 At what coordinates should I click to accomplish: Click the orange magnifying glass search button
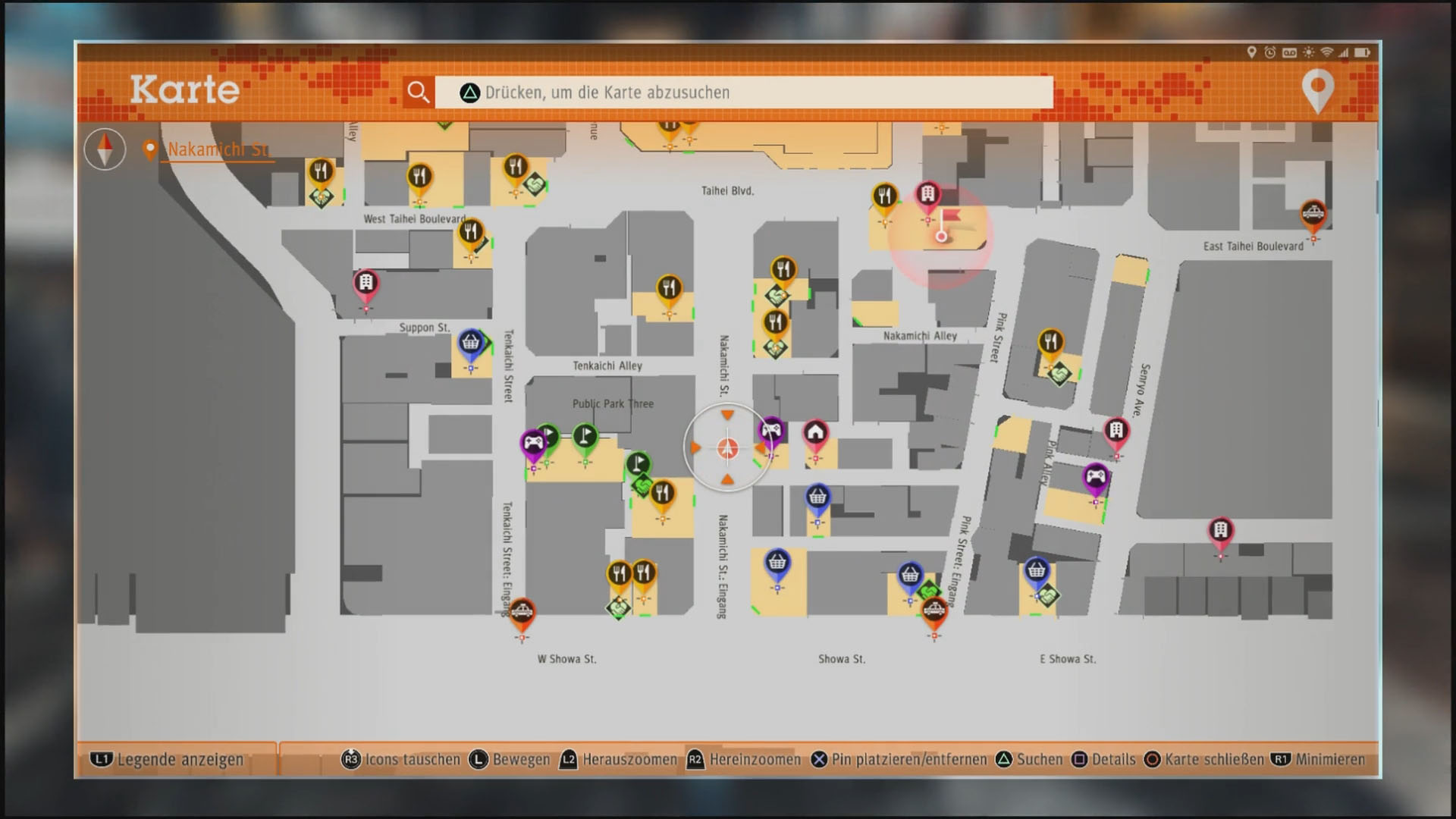tap(418, 92)
